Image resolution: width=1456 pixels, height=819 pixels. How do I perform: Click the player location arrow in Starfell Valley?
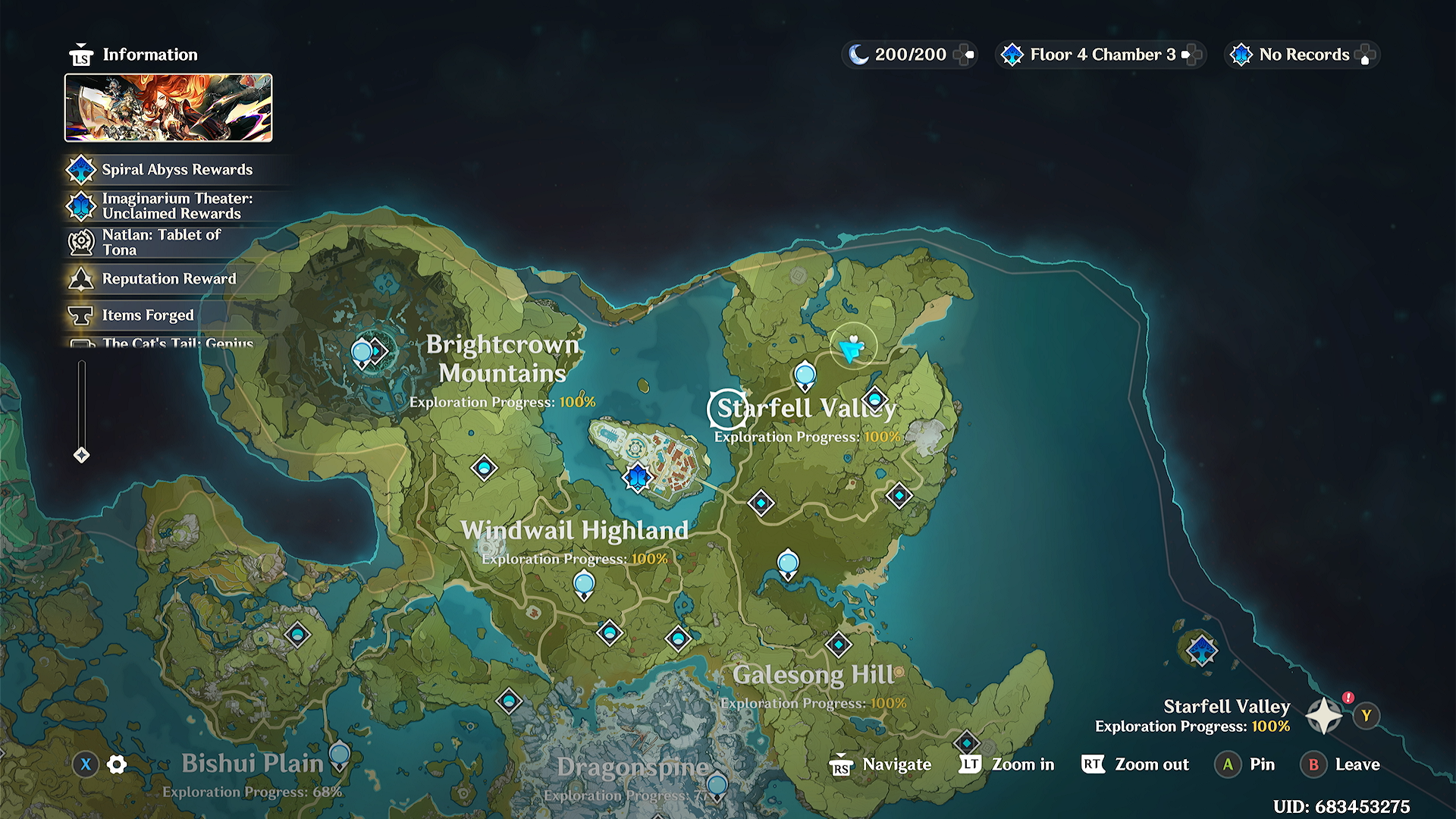(852, 348)
